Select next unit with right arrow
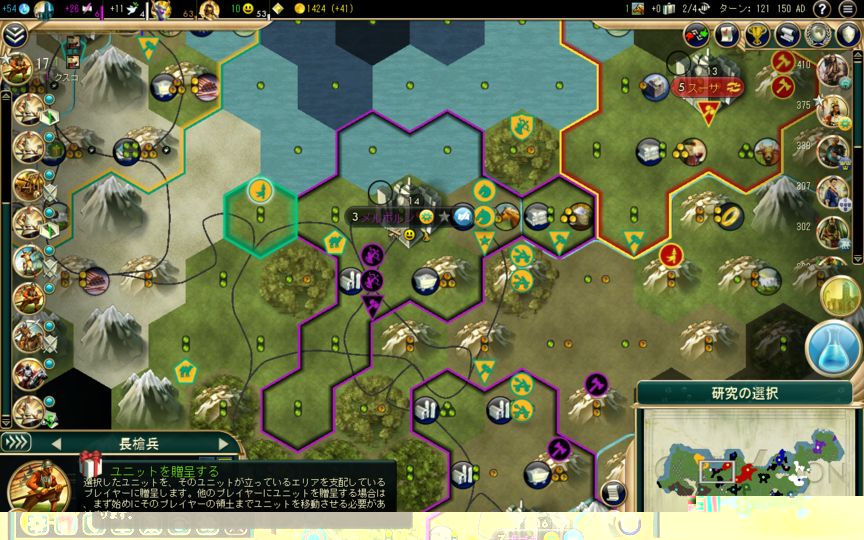Screen dimensions: 864x540 [222, 443]
